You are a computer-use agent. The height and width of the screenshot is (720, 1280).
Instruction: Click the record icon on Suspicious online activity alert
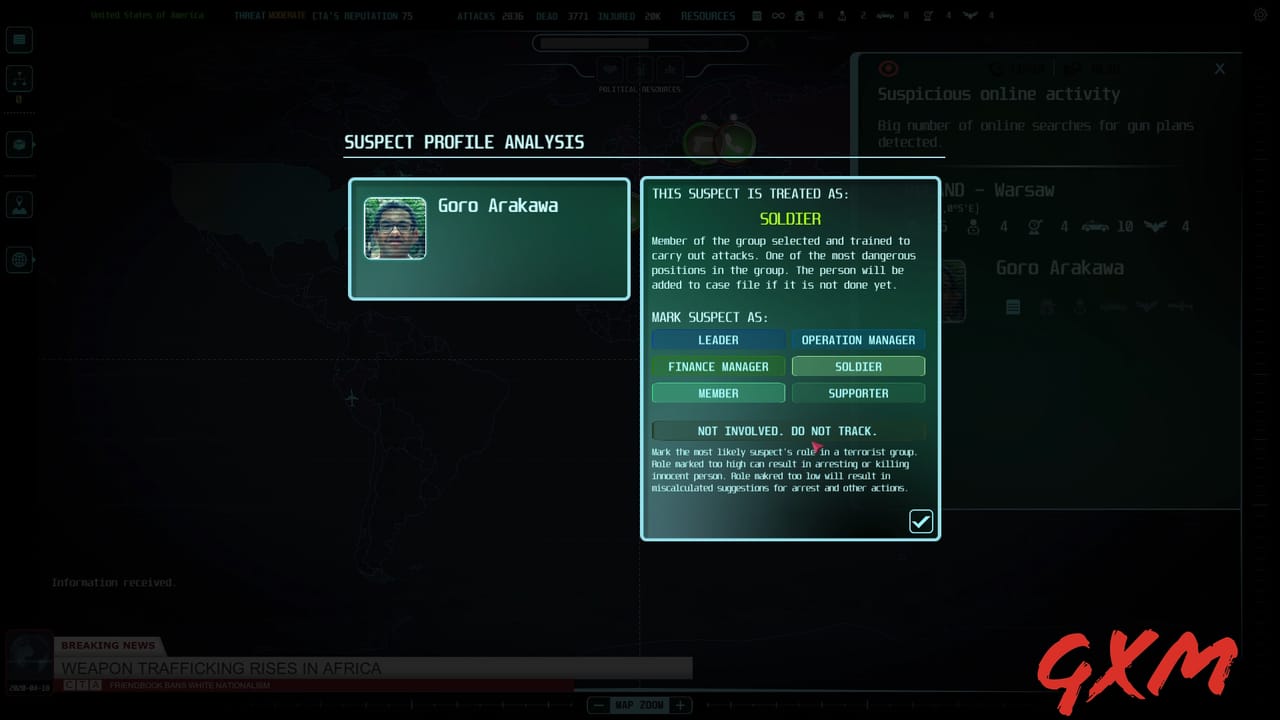click(x=888, y=68)
